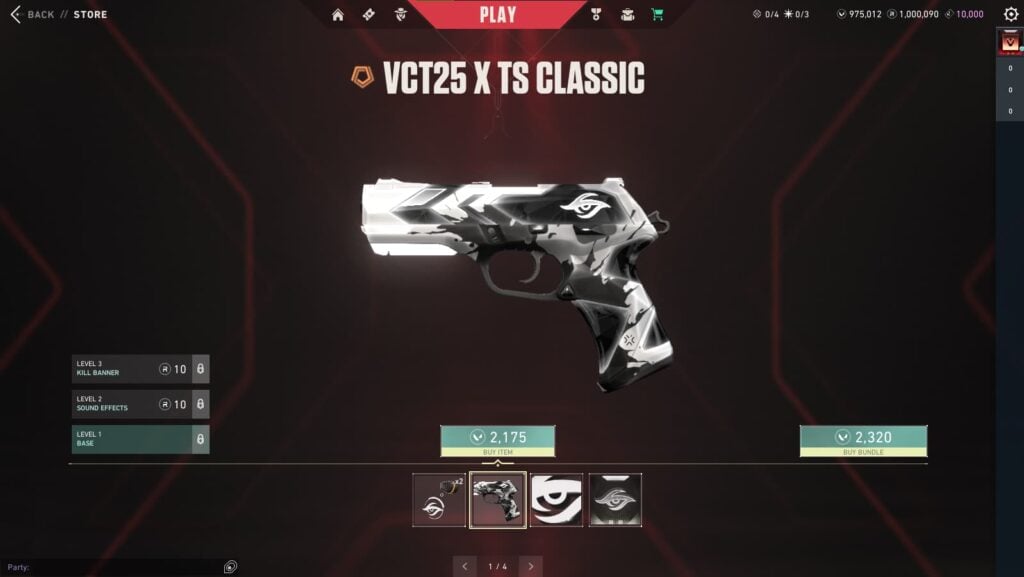The height and width of the screenshot is (577, 1024).
Task: Open the home screen via house icon
Action: (x=338, y=15)
